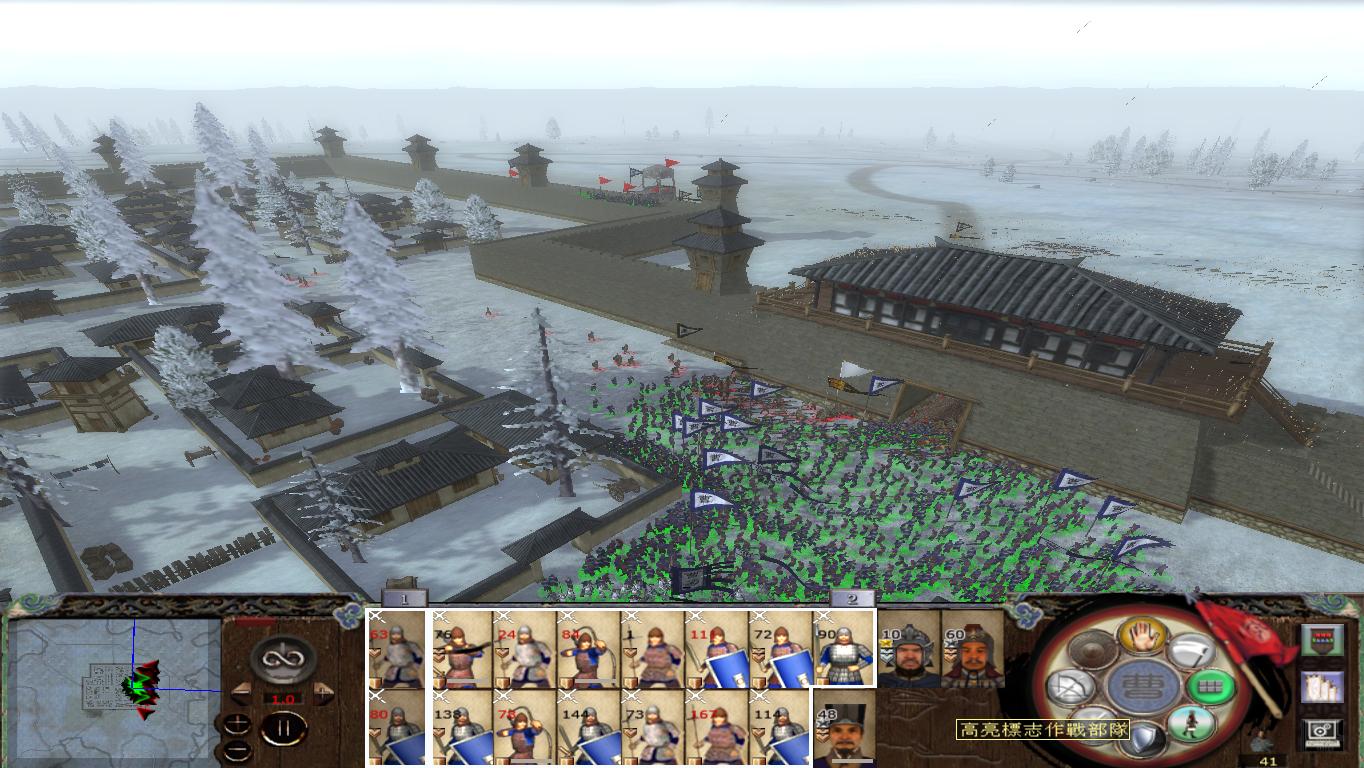Zoom the minimap out with the minus button
1364x768 pixels.
click(238, 751)
